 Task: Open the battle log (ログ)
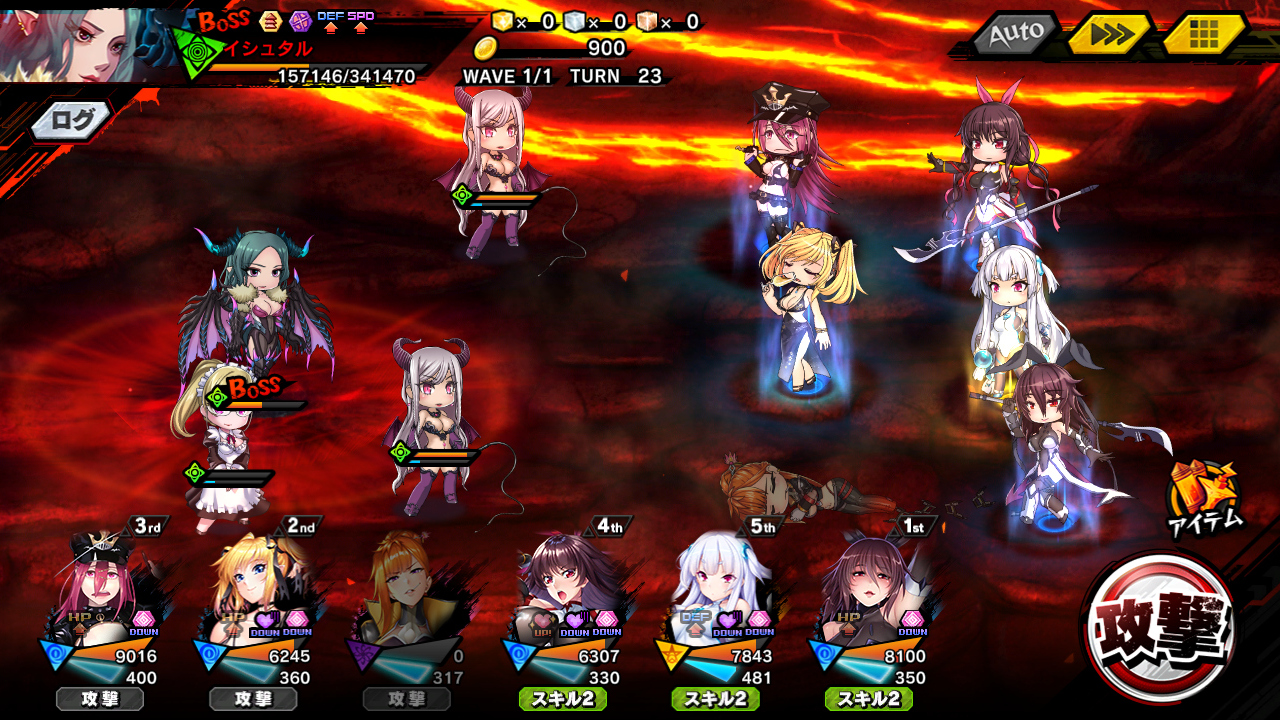[x=72, y=121]
